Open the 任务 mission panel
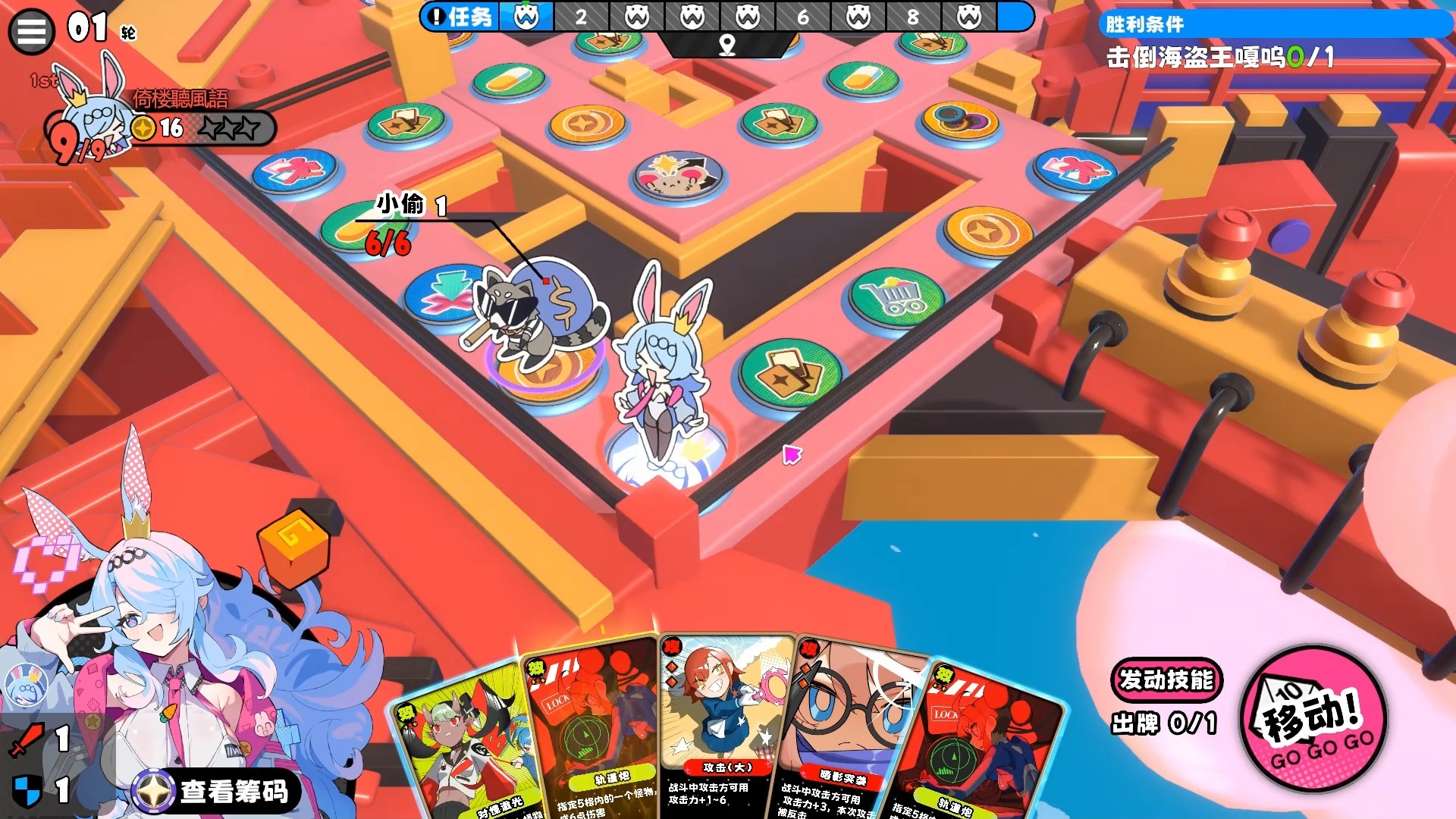The width and height of the screenshot is (1456, 819). coord(460,17)
